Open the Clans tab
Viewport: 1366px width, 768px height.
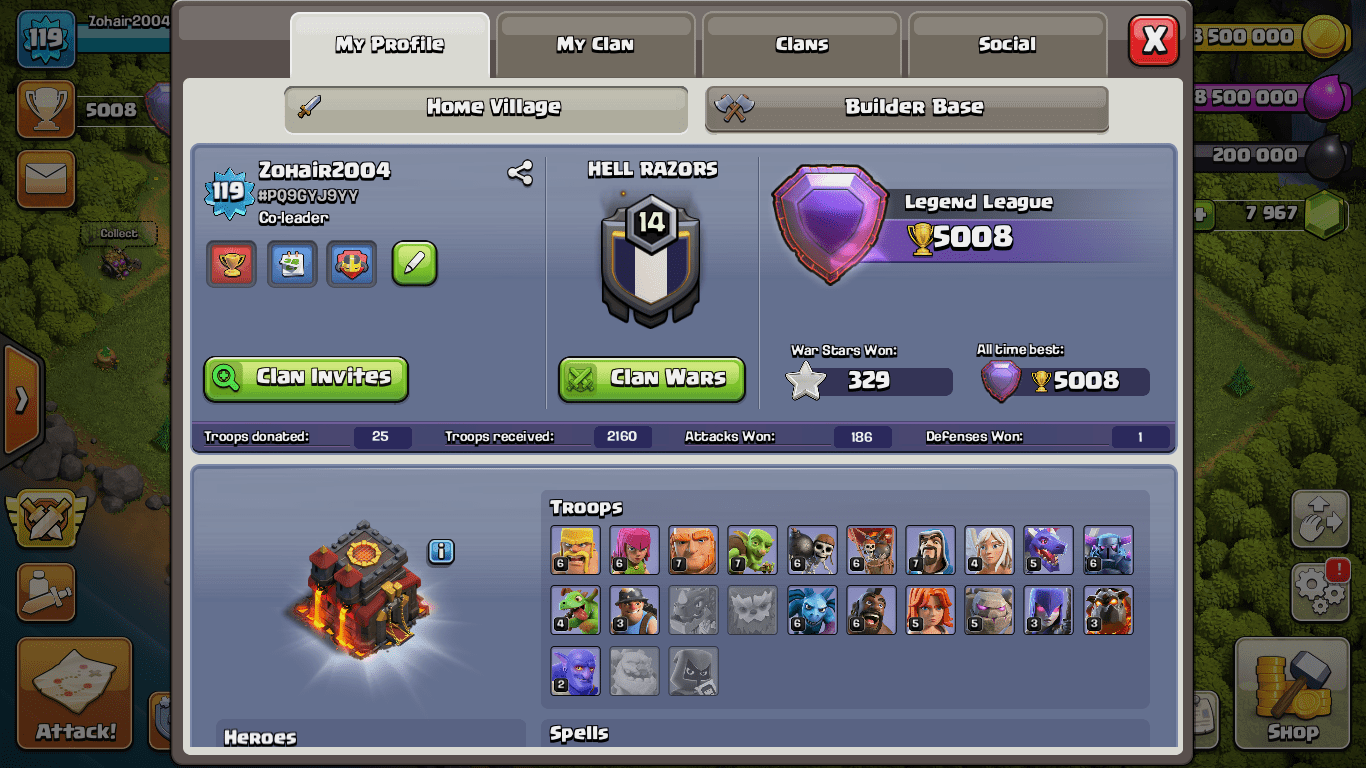802,44
